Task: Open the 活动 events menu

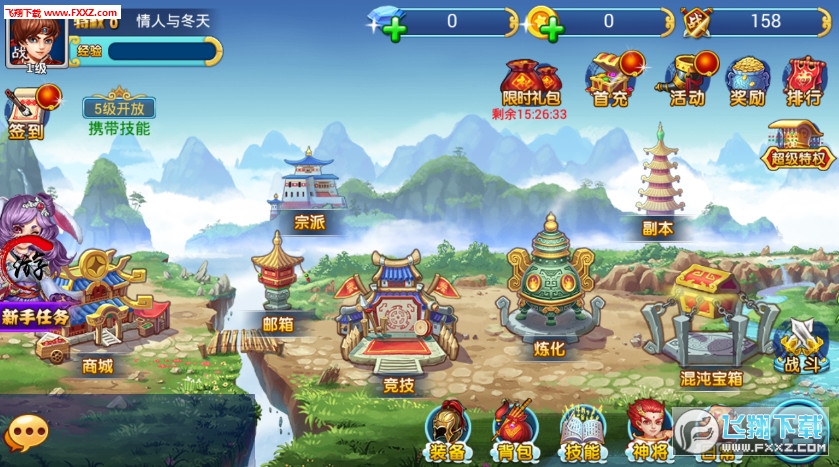Action: pos(688,78)
